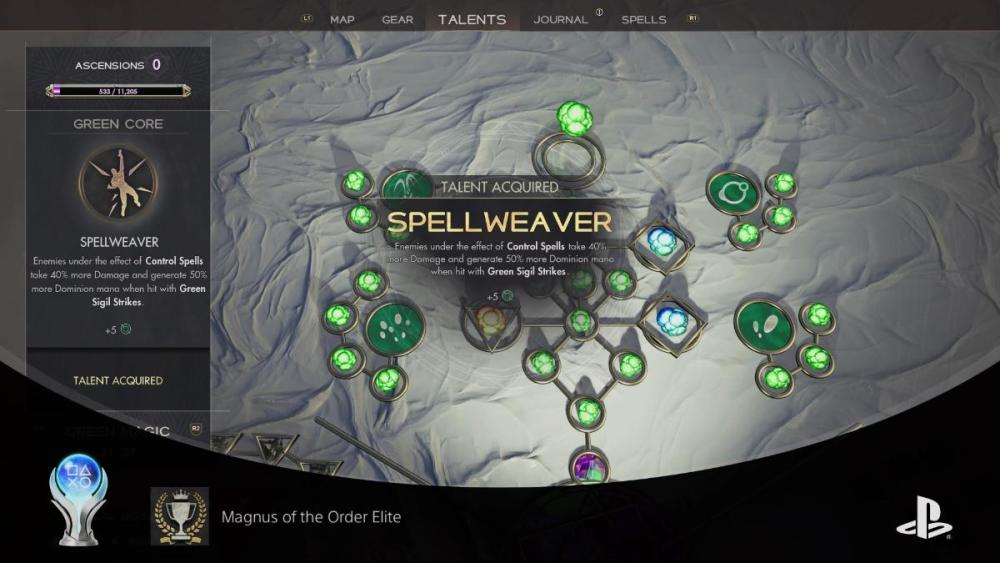
Task: Open the Gear tab
Action: coord(397,19)
